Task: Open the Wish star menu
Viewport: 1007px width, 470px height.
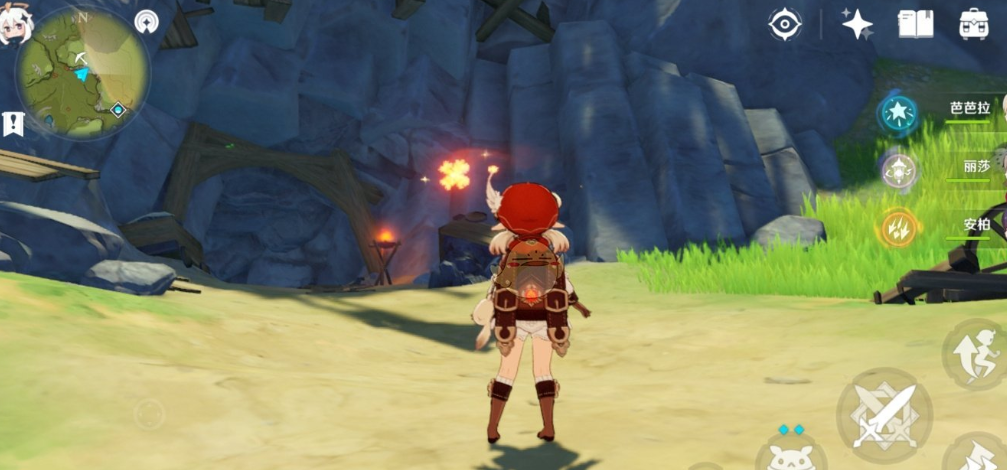Action: [x=857, y=24]
